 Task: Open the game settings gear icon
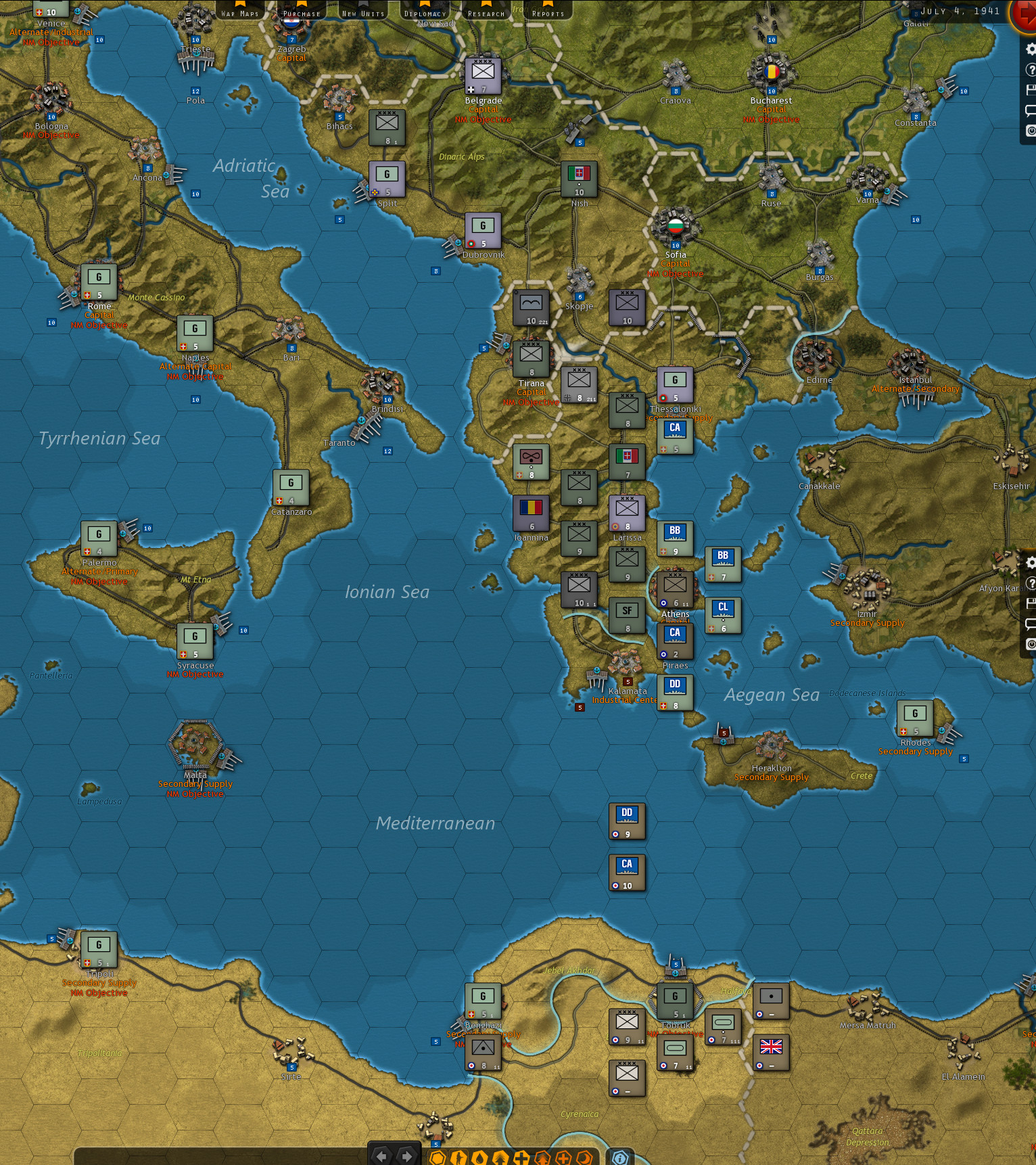[1031, 47]
